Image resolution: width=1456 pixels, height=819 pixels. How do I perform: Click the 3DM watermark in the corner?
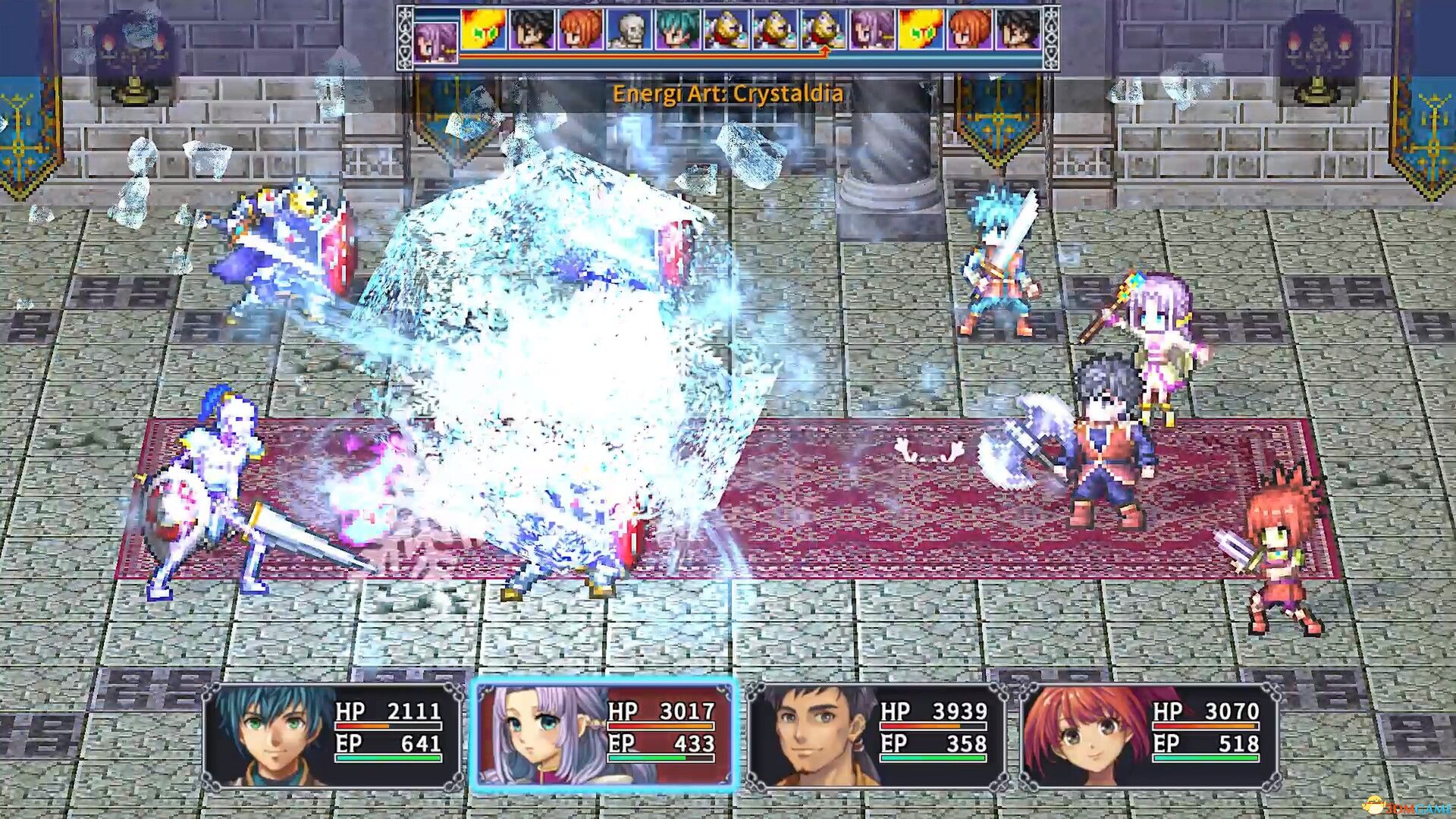pyautogui.click(x=1407, y=804)
